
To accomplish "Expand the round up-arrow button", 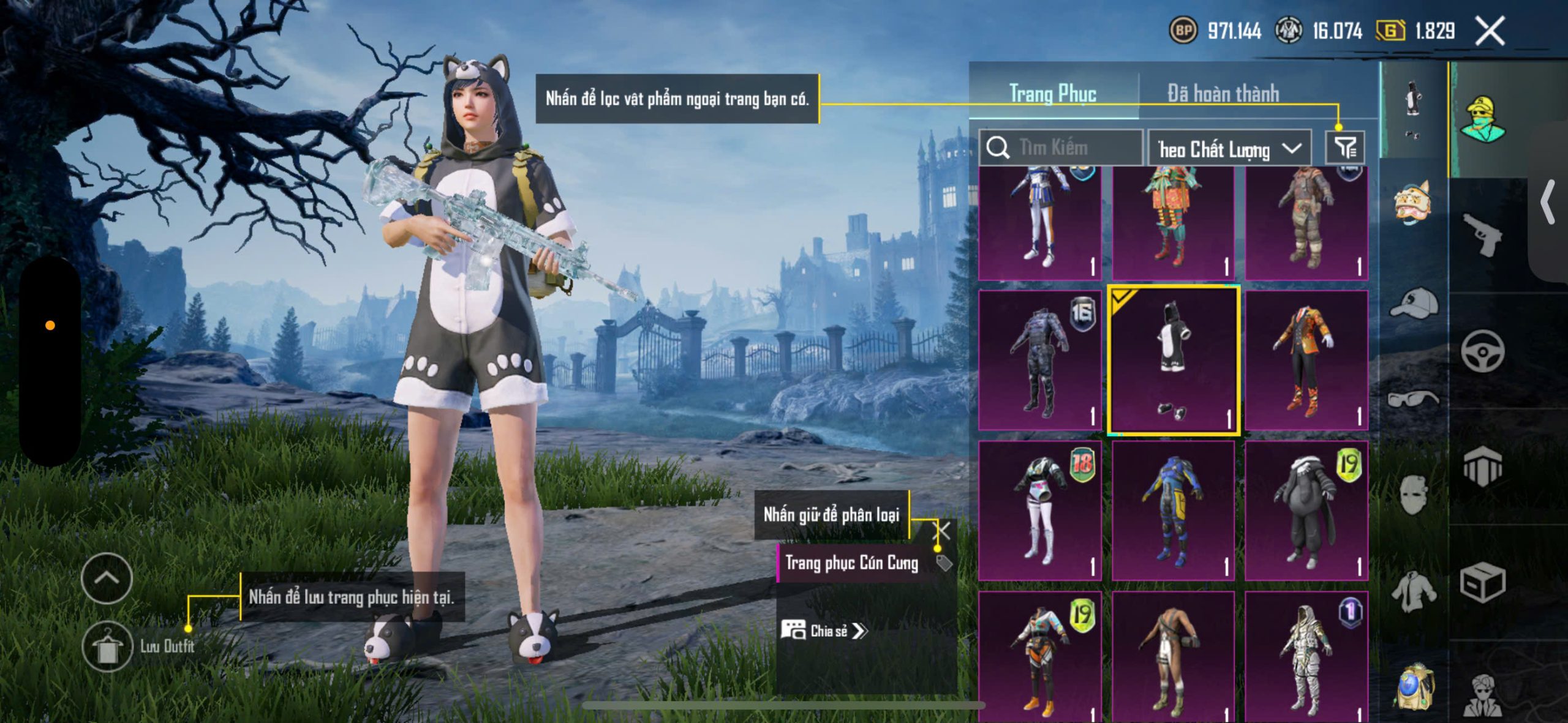I will coord(107,578).
